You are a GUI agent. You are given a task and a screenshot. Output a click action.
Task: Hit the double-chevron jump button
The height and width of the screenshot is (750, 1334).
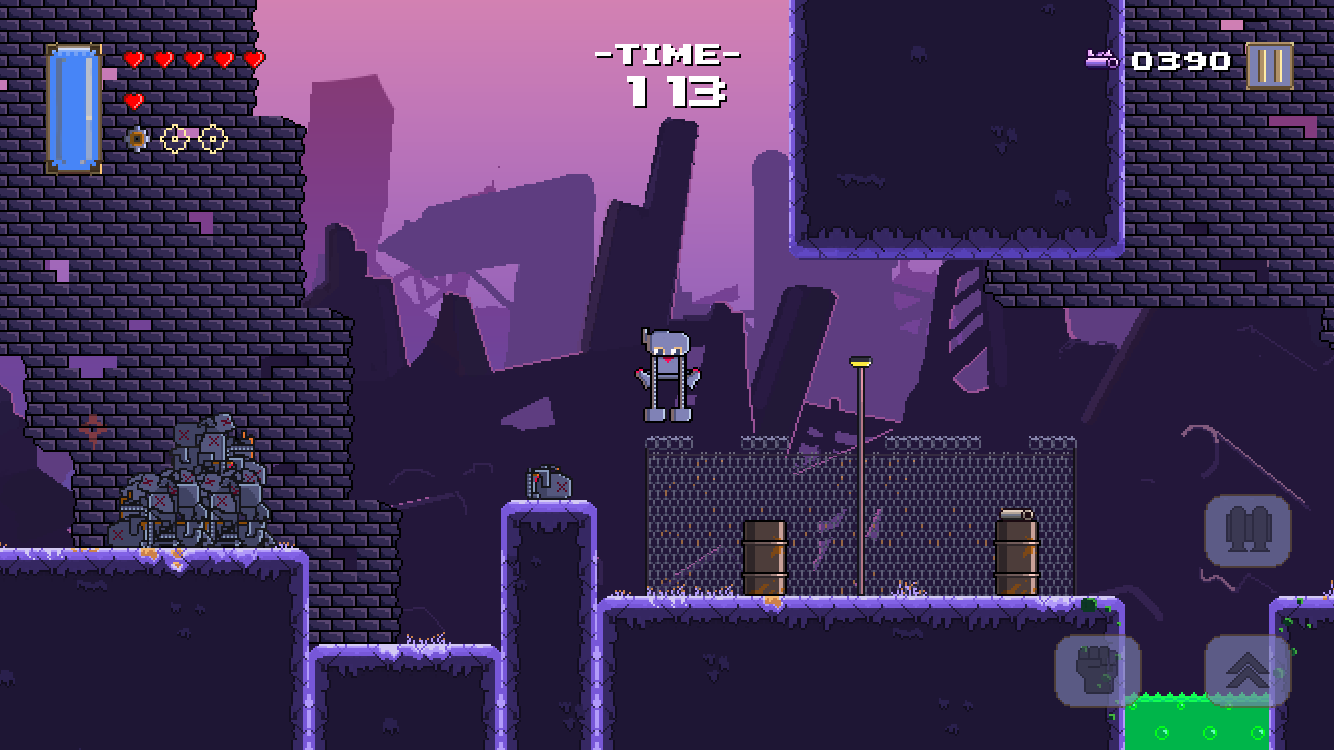1247,670
